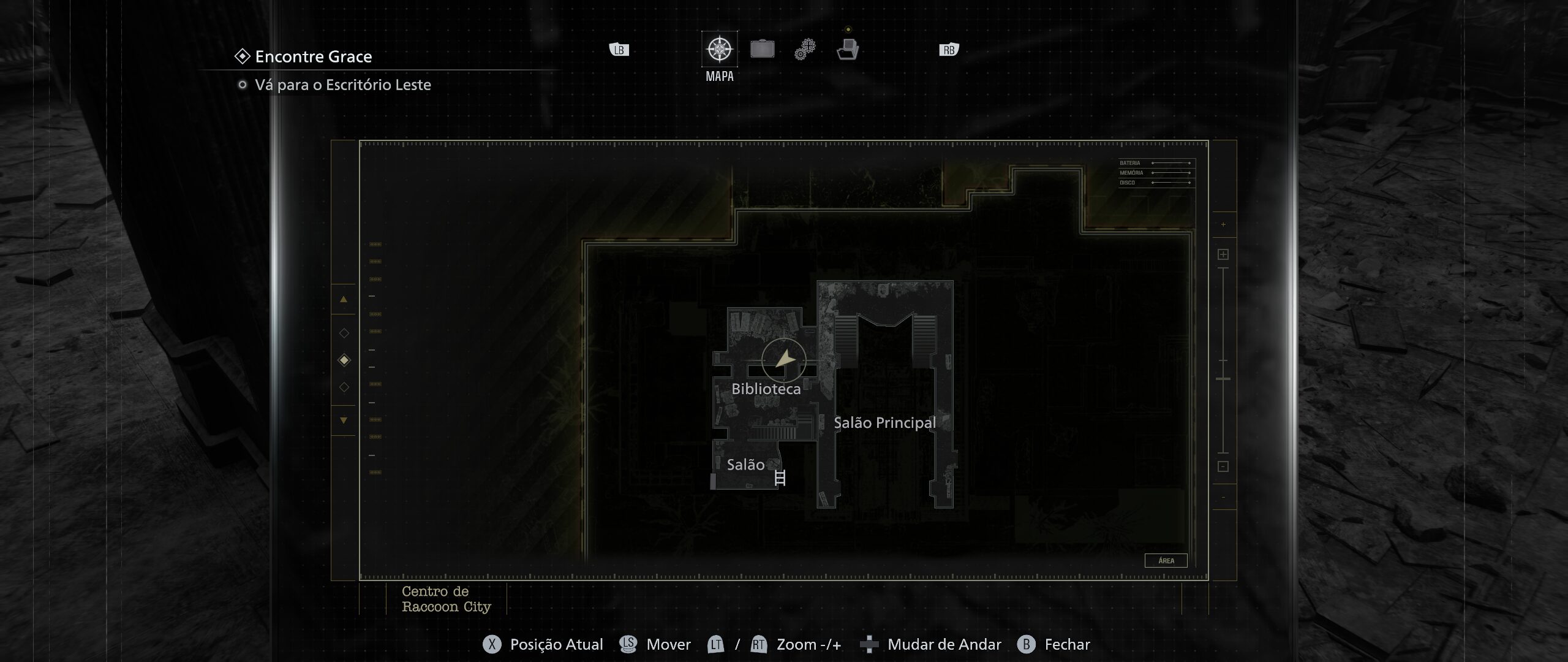
Task: Open the files folder tab
Action: 848,49
